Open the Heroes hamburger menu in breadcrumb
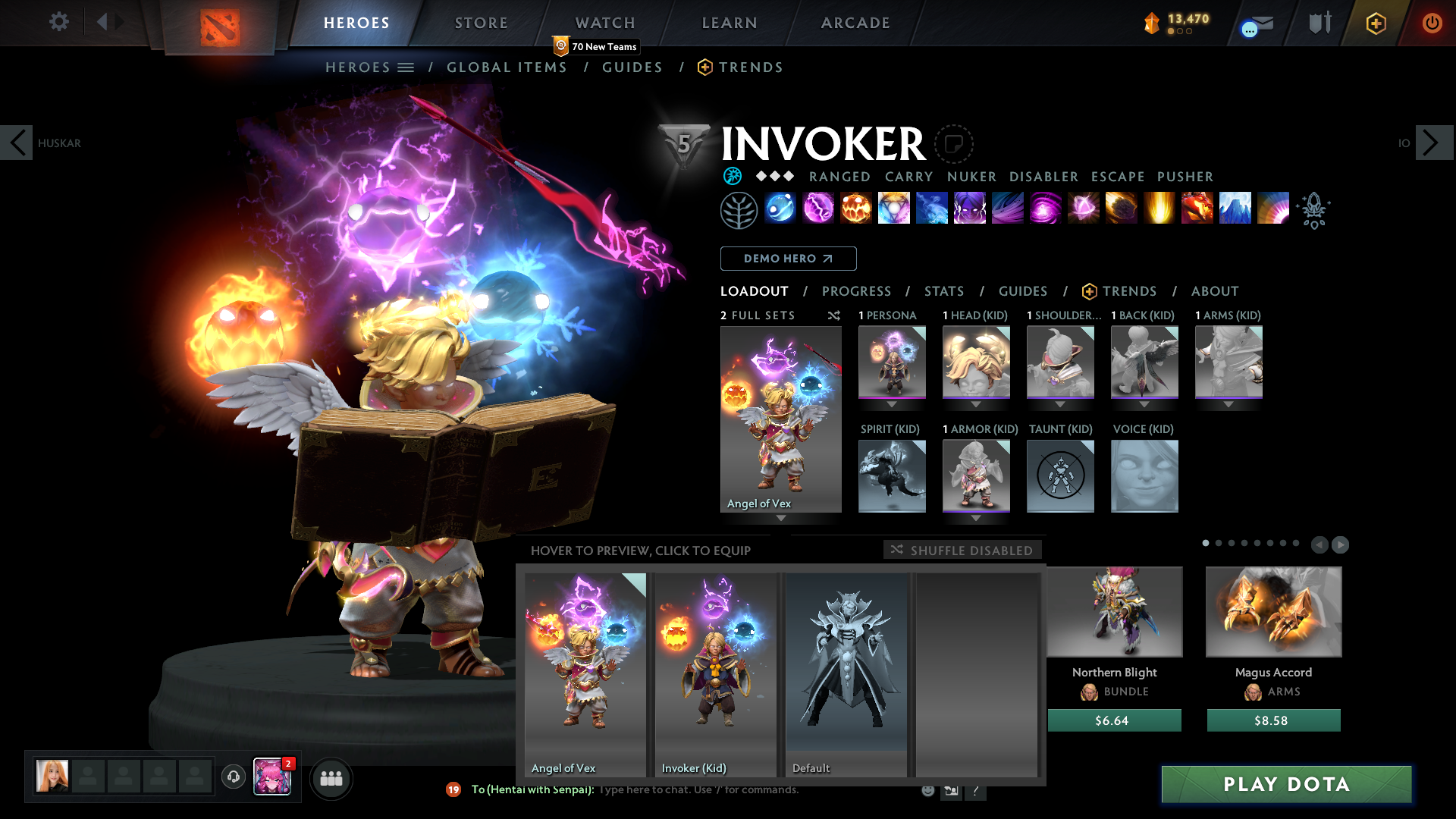 (406, 67)
